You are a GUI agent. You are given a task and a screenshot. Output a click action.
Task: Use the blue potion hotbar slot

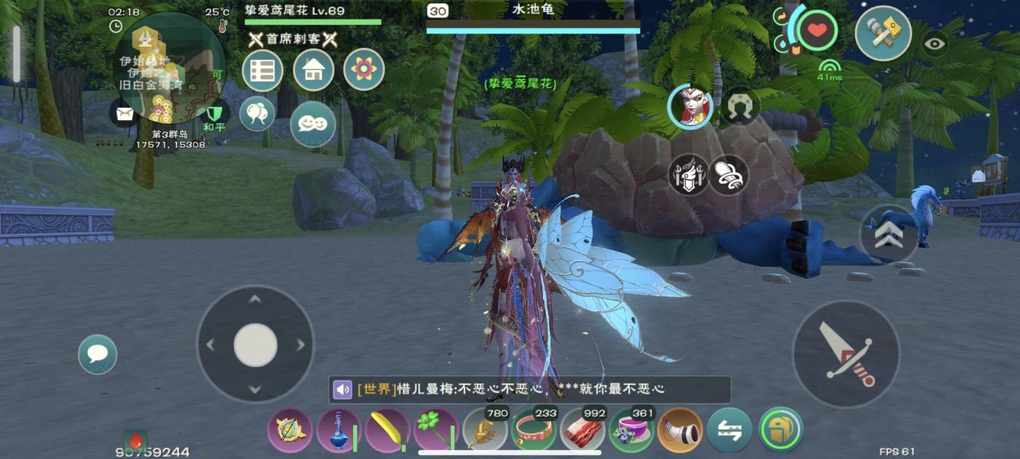(339, 430)
